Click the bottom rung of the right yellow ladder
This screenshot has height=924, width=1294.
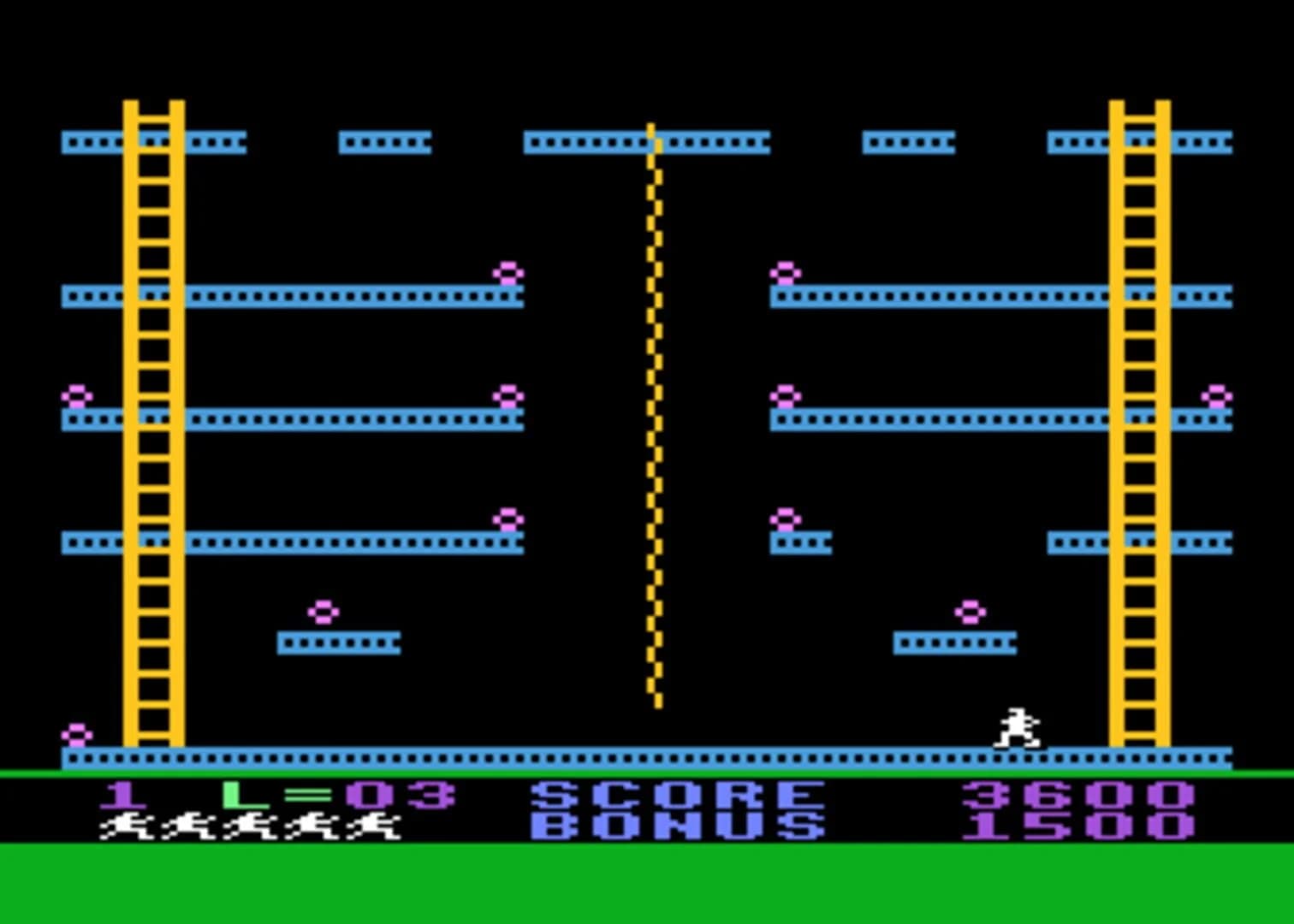pyautogui.click(x=1138, y=734)
